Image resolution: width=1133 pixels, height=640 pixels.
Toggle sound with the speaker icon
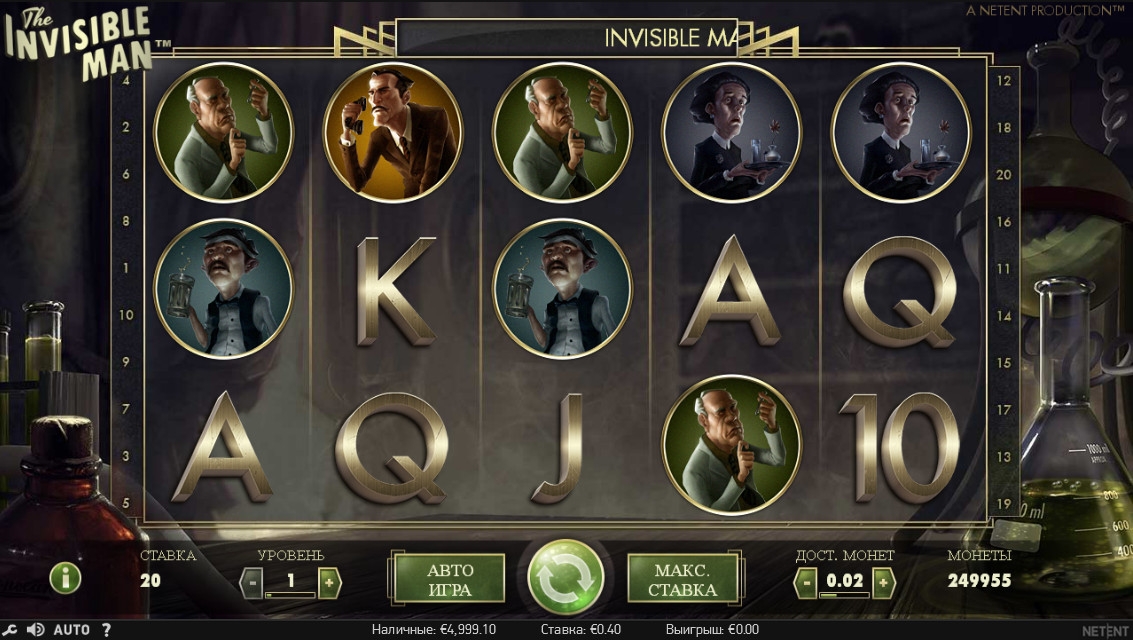point(36,630)
